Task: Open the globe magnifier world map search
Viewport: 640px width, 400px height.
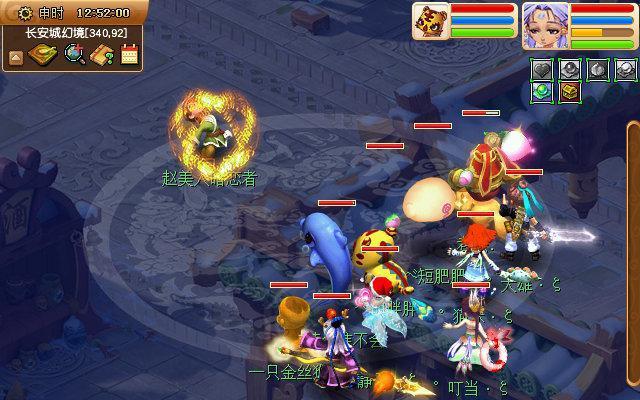Action: tap(74, 55)
